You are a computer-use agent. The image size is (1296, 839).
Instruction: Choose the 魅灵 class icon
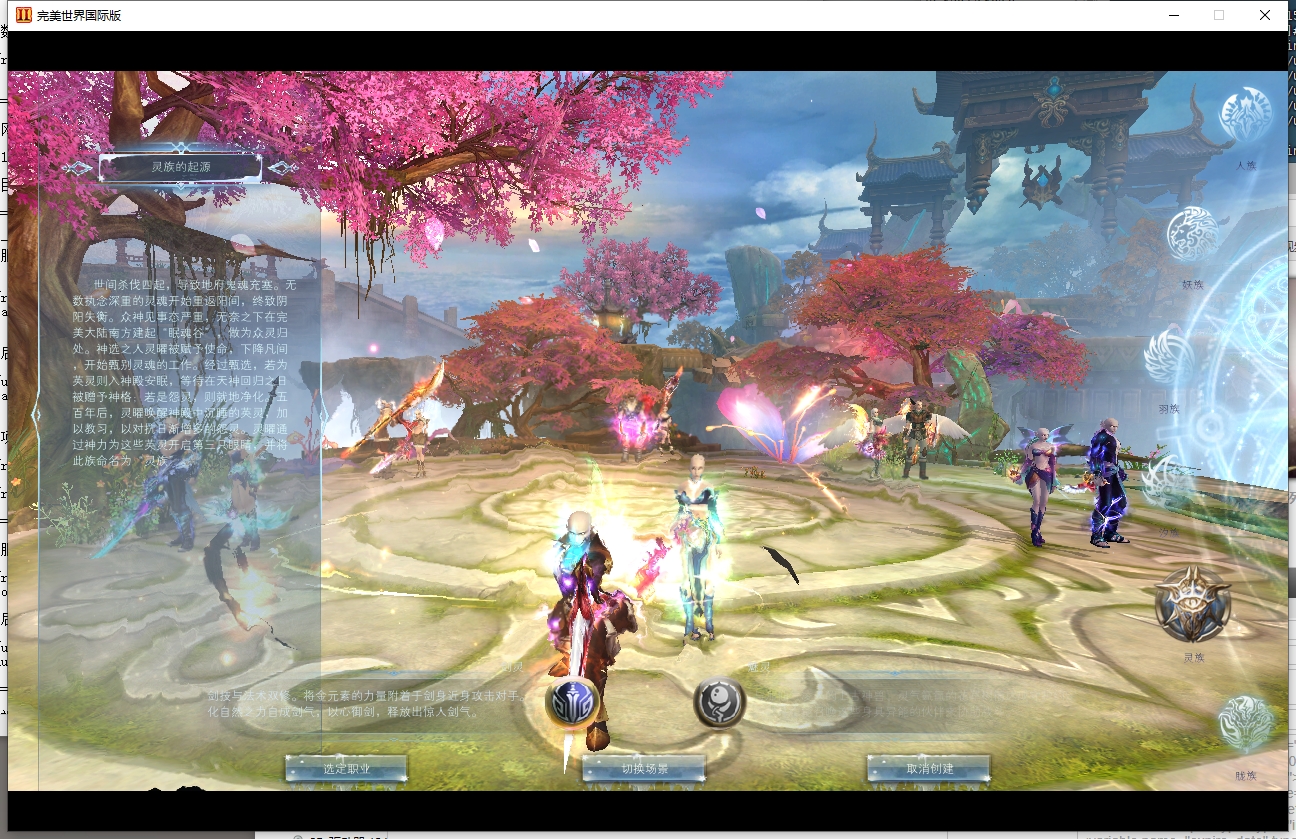[719, 702]
